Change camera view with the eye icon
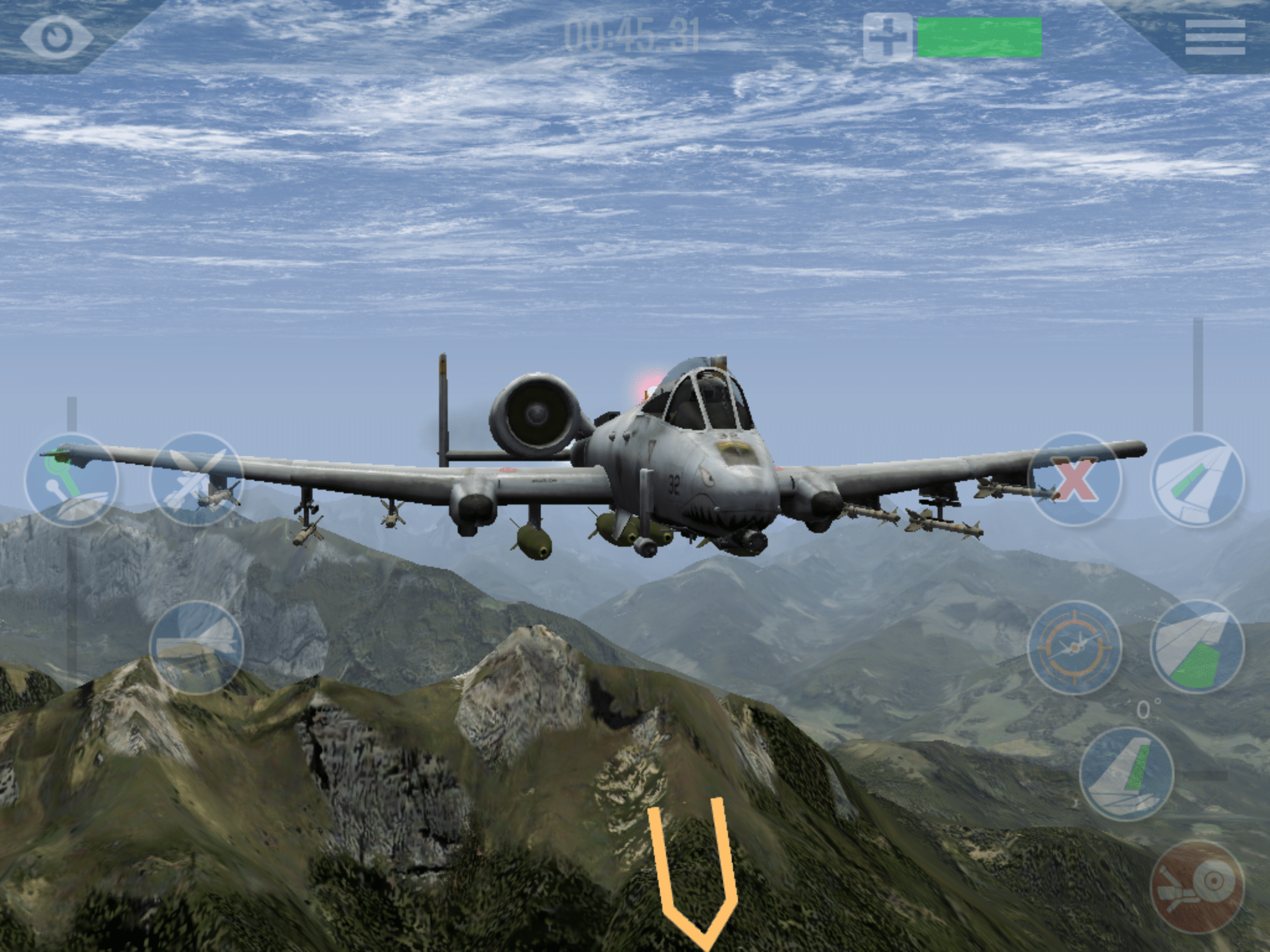The height and width of the screenshot is (952, 1270). tap(56, 37)
